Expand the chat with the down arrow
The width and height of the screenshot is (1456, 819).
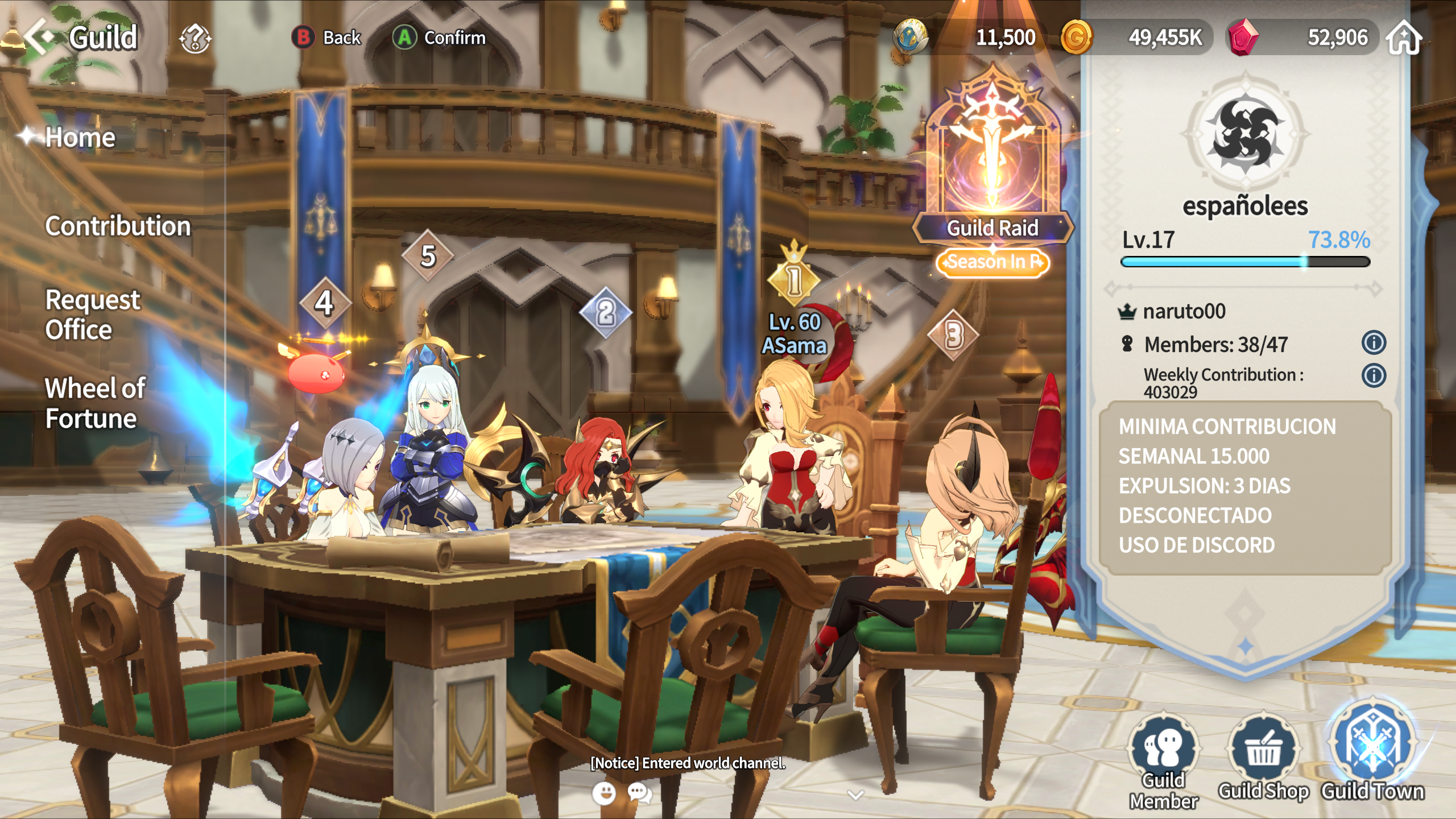[x=855, y=795]
